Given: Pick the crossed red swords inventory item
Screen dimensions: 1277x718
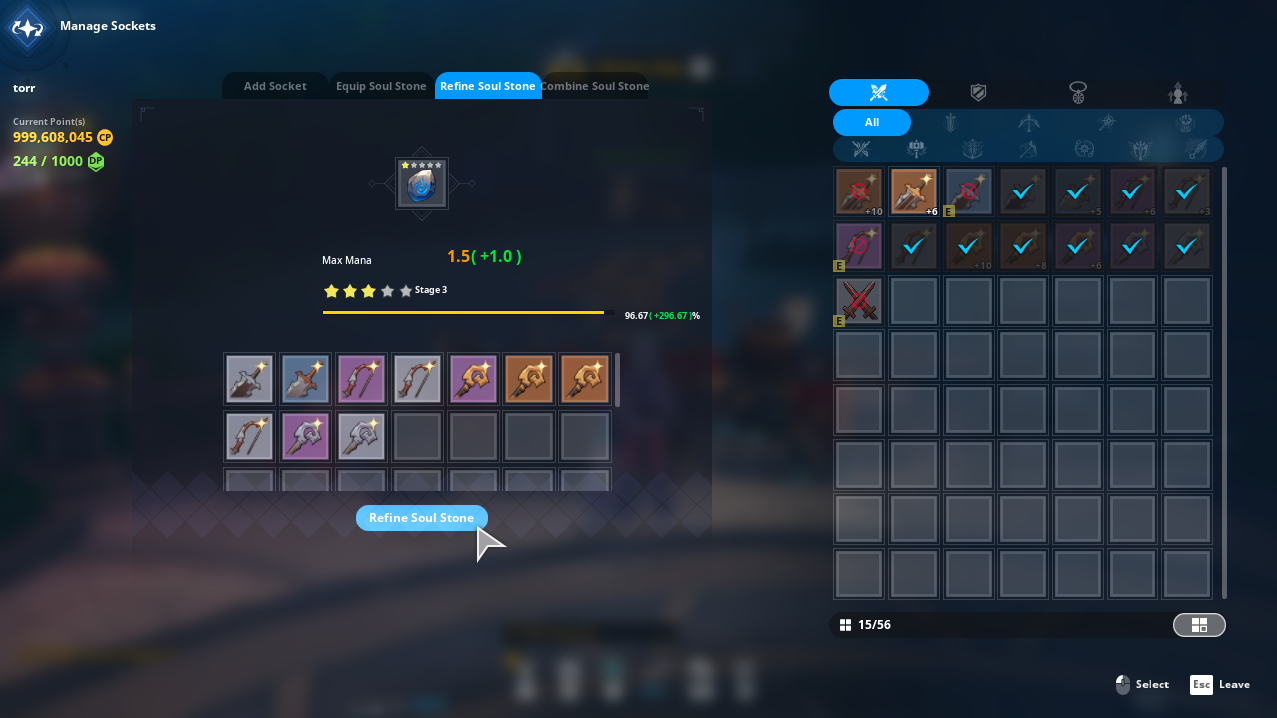Looking at the screenshot, I should pos(859,301).
